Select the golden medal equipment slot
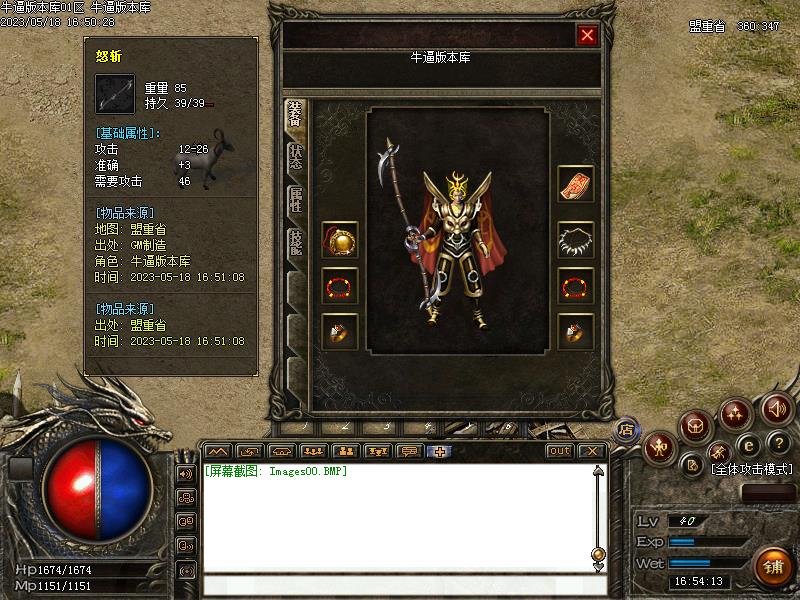 click(x=340, y=241)
